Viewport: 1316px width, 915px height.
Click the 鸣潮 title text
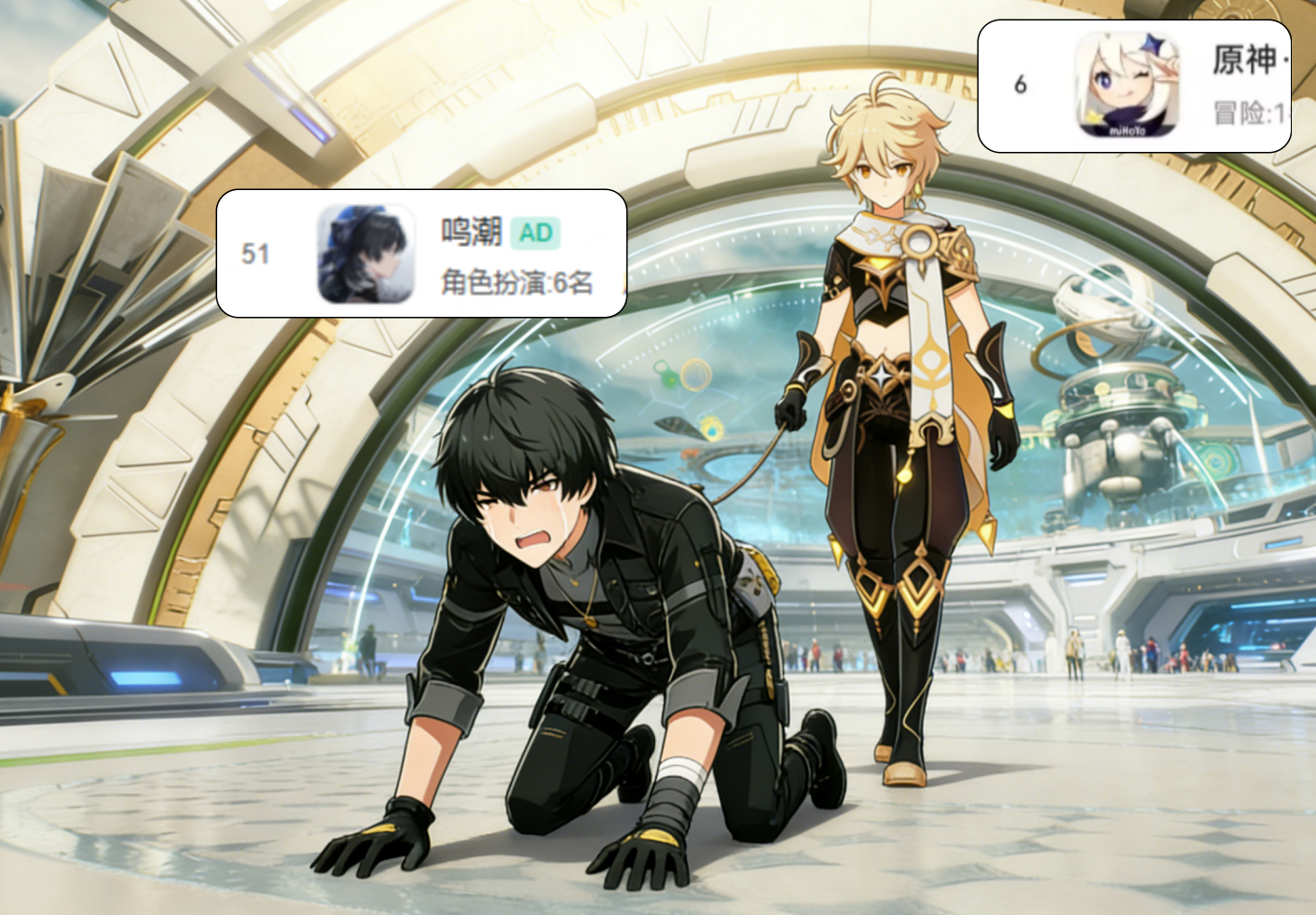[x=472, y=232]
